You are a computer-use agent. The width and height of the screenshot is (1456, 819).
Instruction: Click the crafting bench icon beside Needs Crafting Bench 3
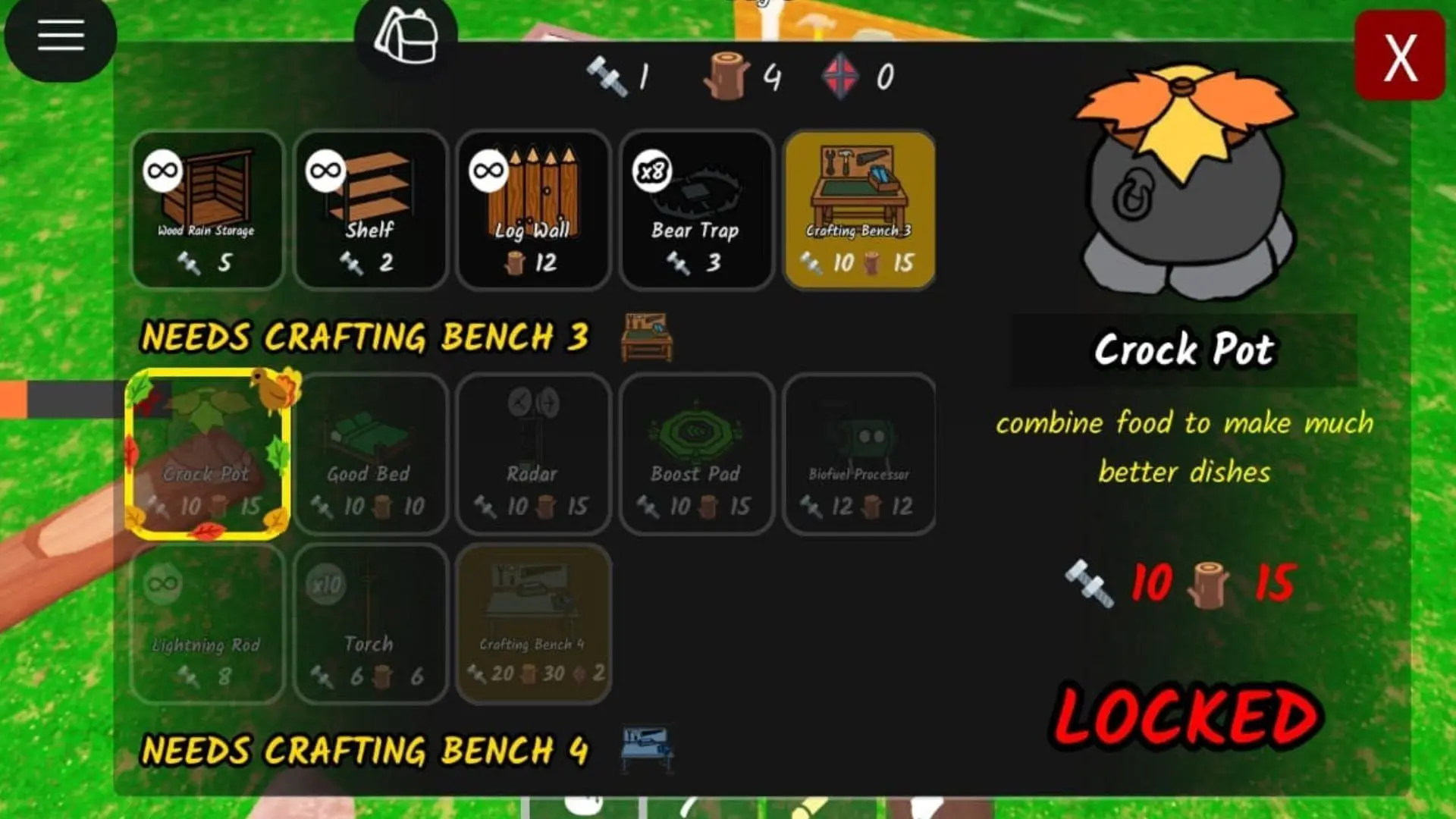[x=645, y=336]
